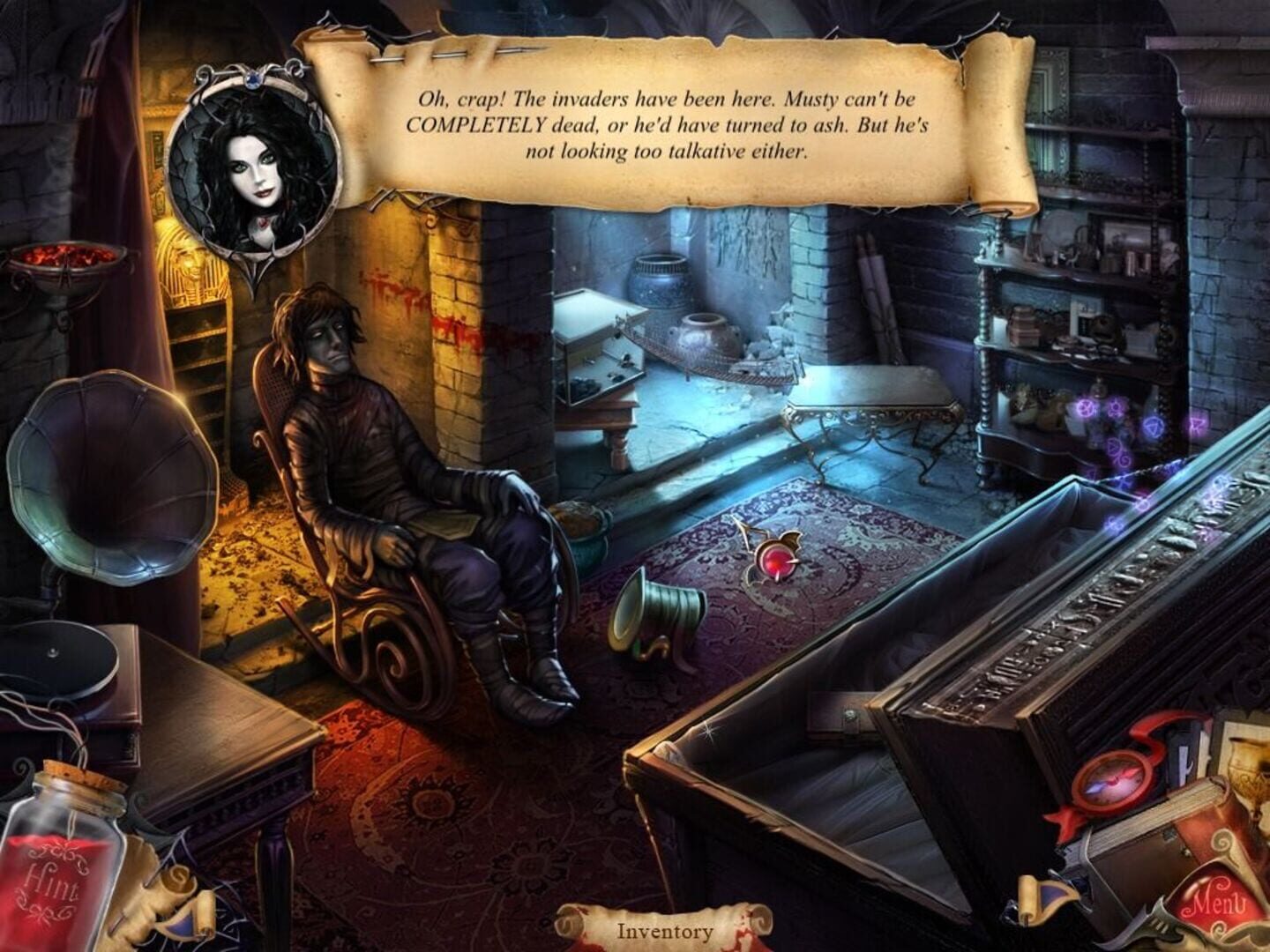Image resolution: width=1270 pixels, height=952 pixels.
Task: Click the blue gem on the portrait frame
Action: click(x=254, y=81)
